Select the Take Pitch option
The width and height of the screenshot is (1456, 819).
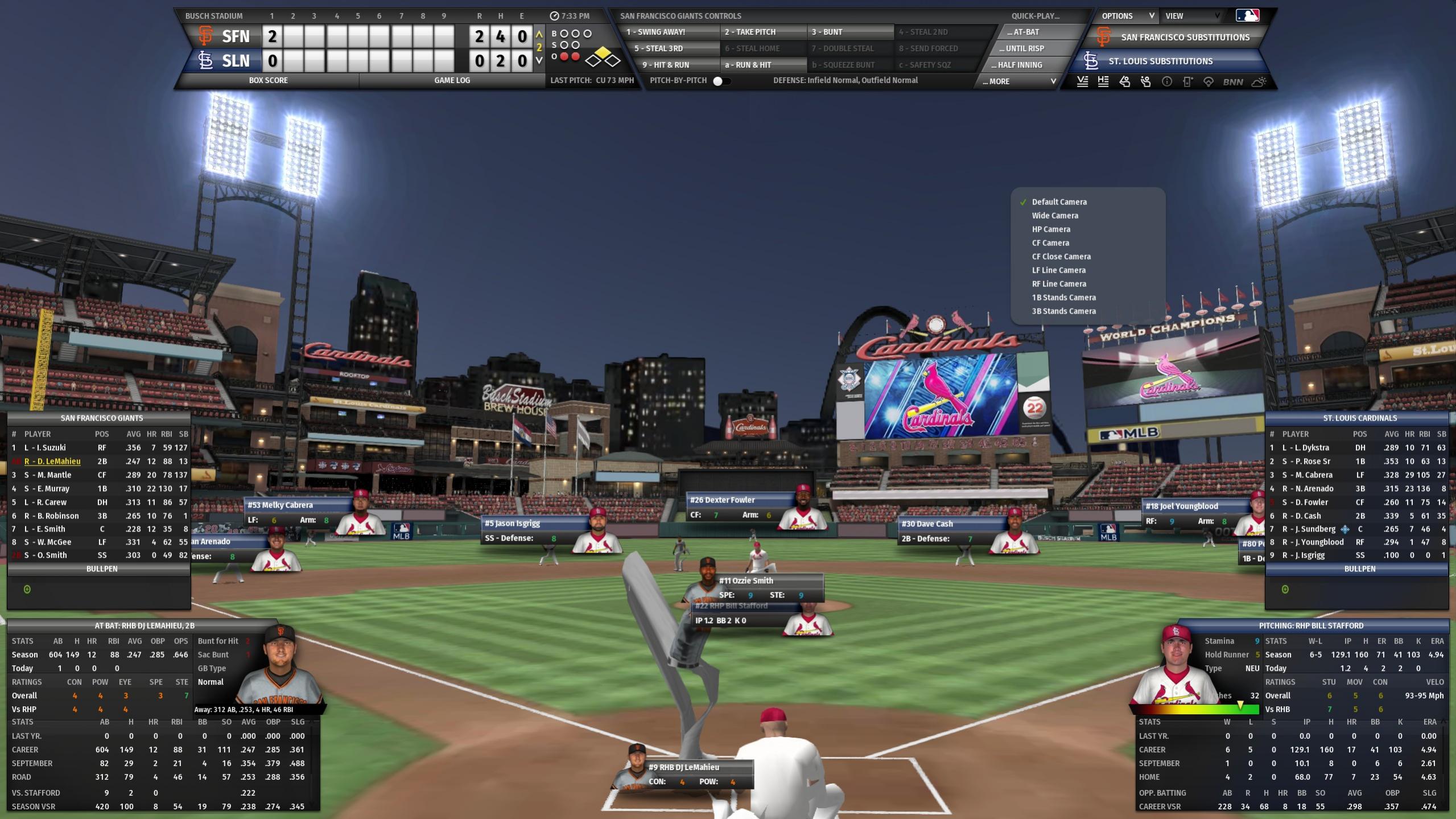[750, 32]
